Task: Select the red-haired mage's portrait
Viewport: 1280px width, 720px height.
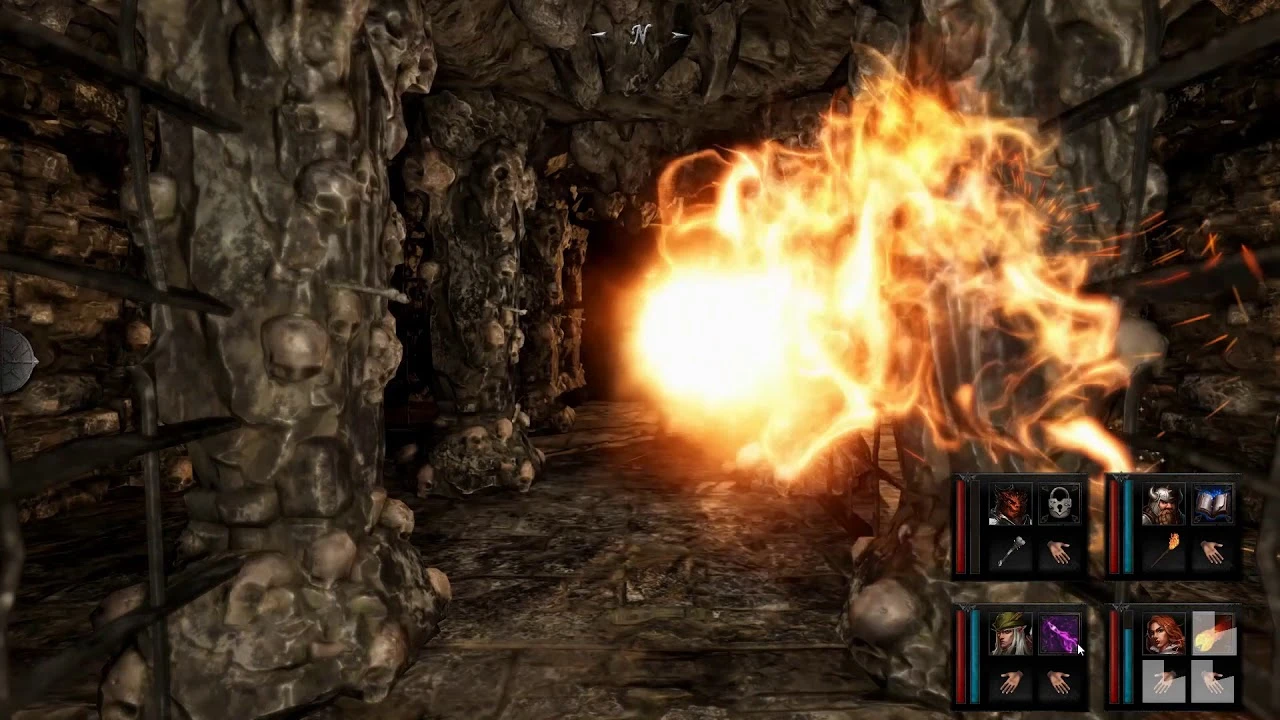Action: click(1166, 635)
